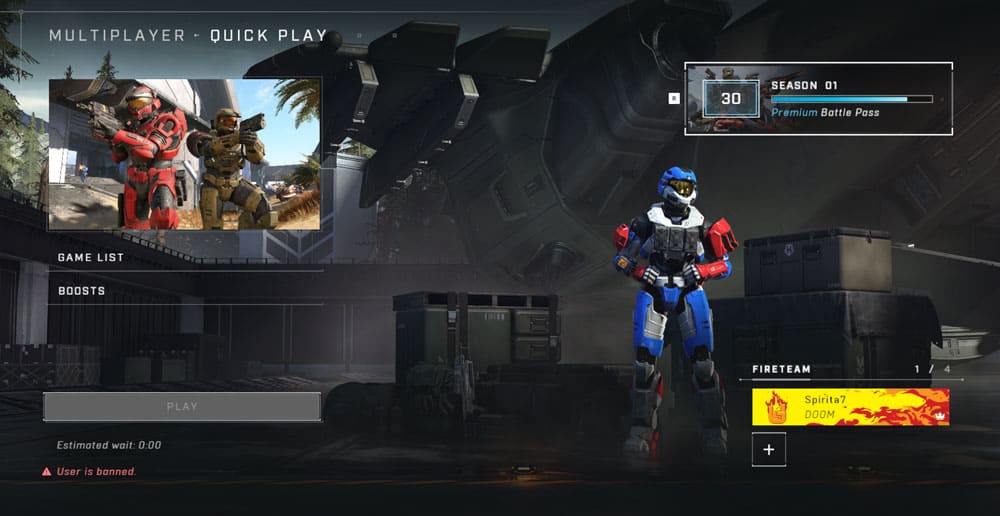This screenshot has height=516, width=1000.
Task: Click the greyed-out Play button
Action: point(182,407)
